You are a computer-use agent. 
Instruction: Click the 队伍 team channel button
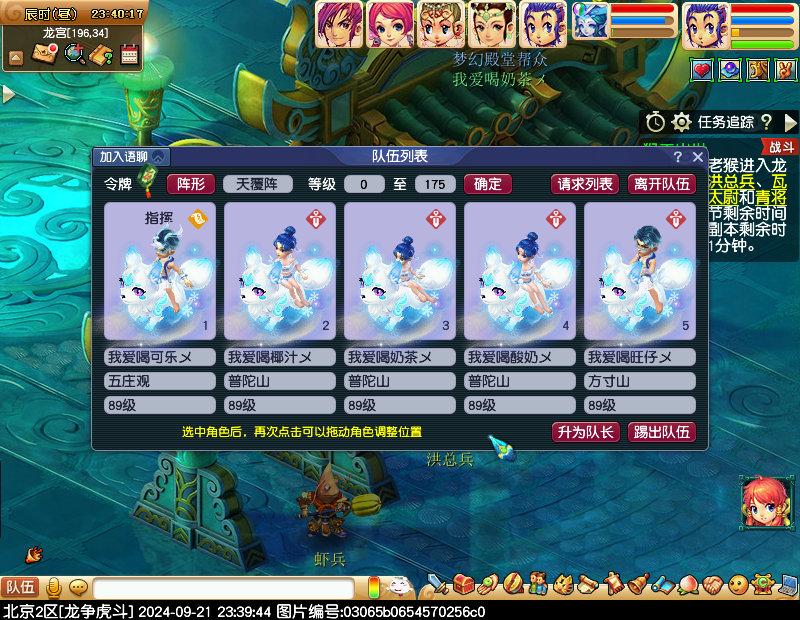(x=20, y=588)
